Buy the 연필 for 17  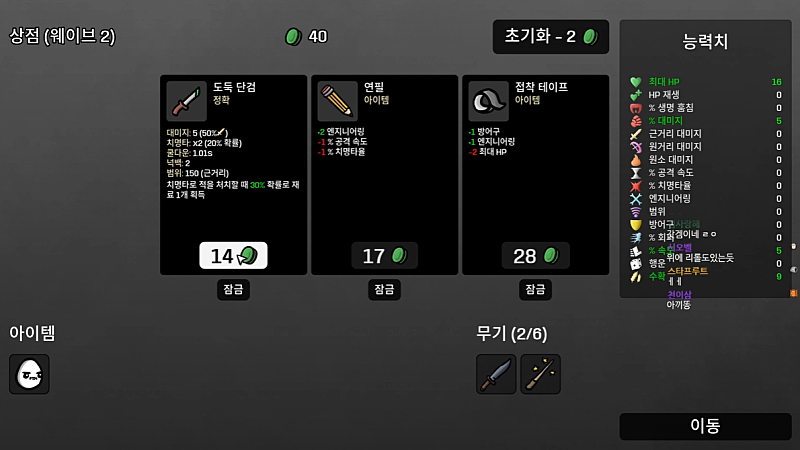click(x=384, y=256)
